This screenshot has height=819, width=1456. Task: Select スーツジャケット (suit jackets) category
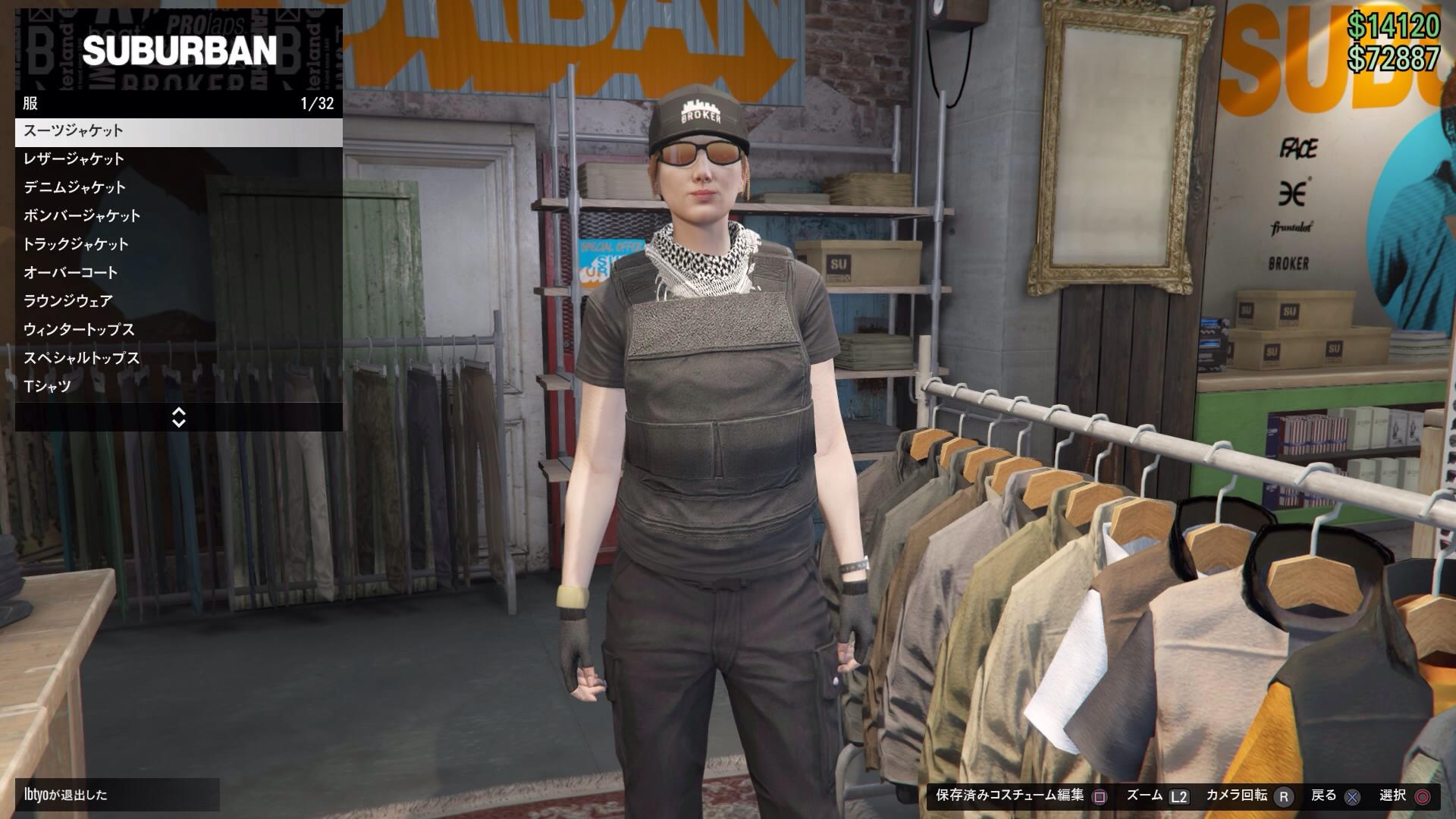(178, 131)
